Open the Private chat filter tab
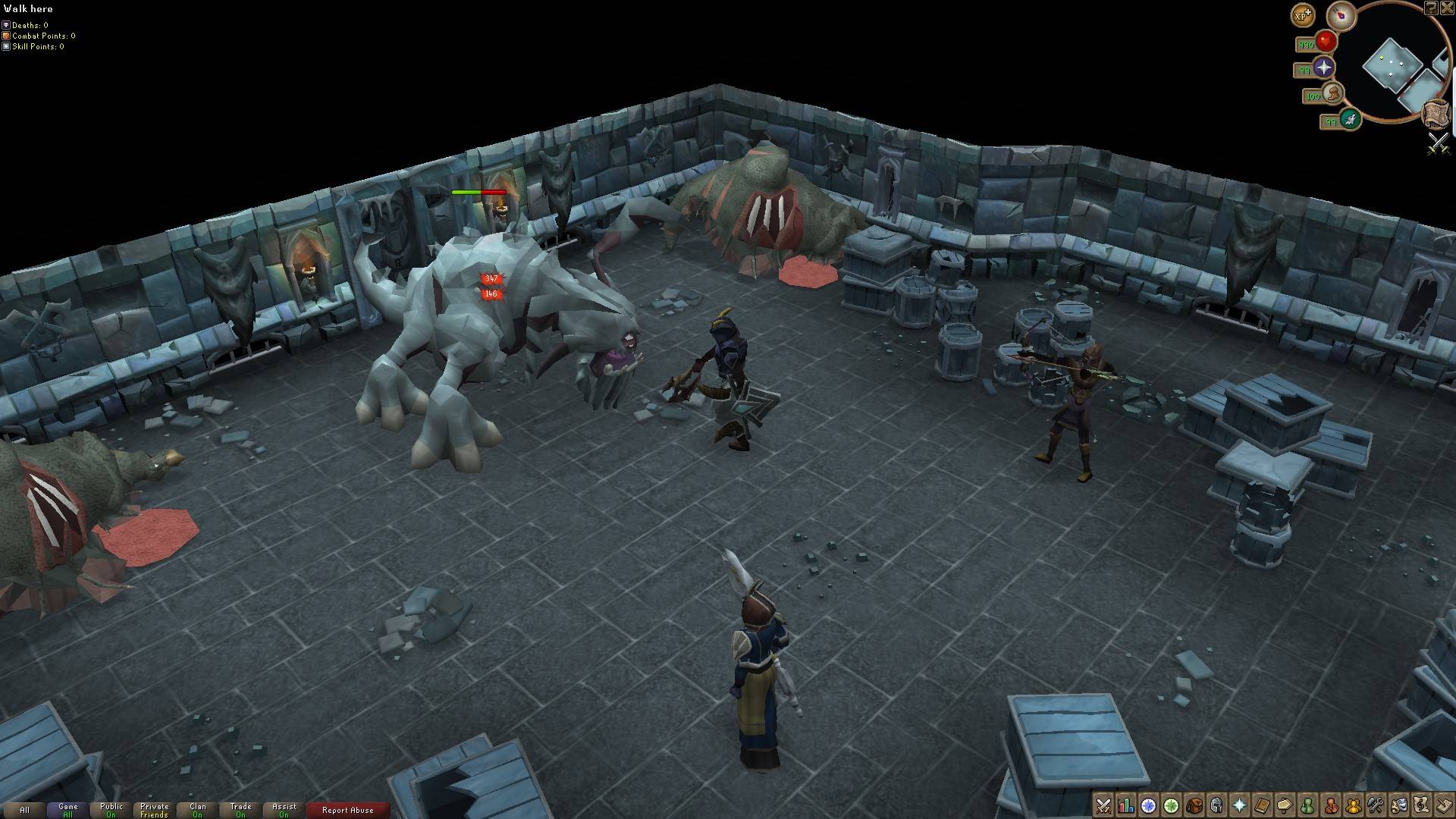Viewport: 1456px width, 819px height. point(155,810)
